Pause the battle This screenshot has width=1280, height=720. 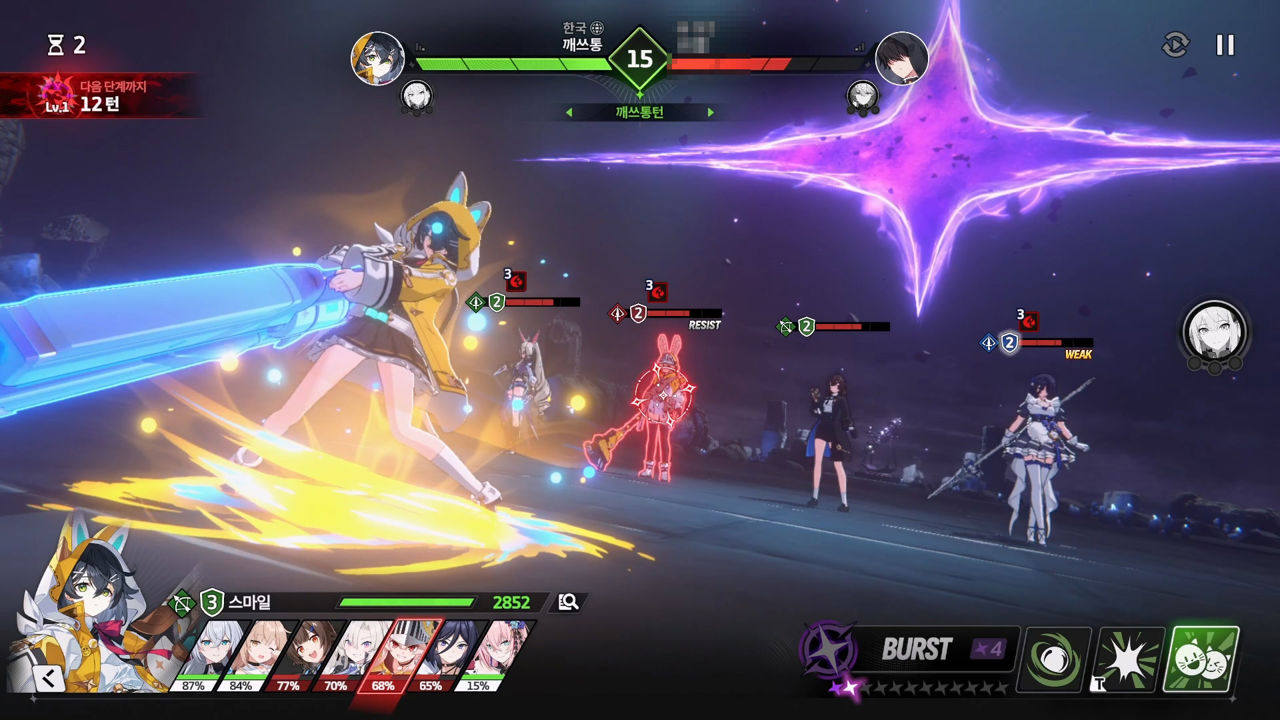[x=1225, y=45]
